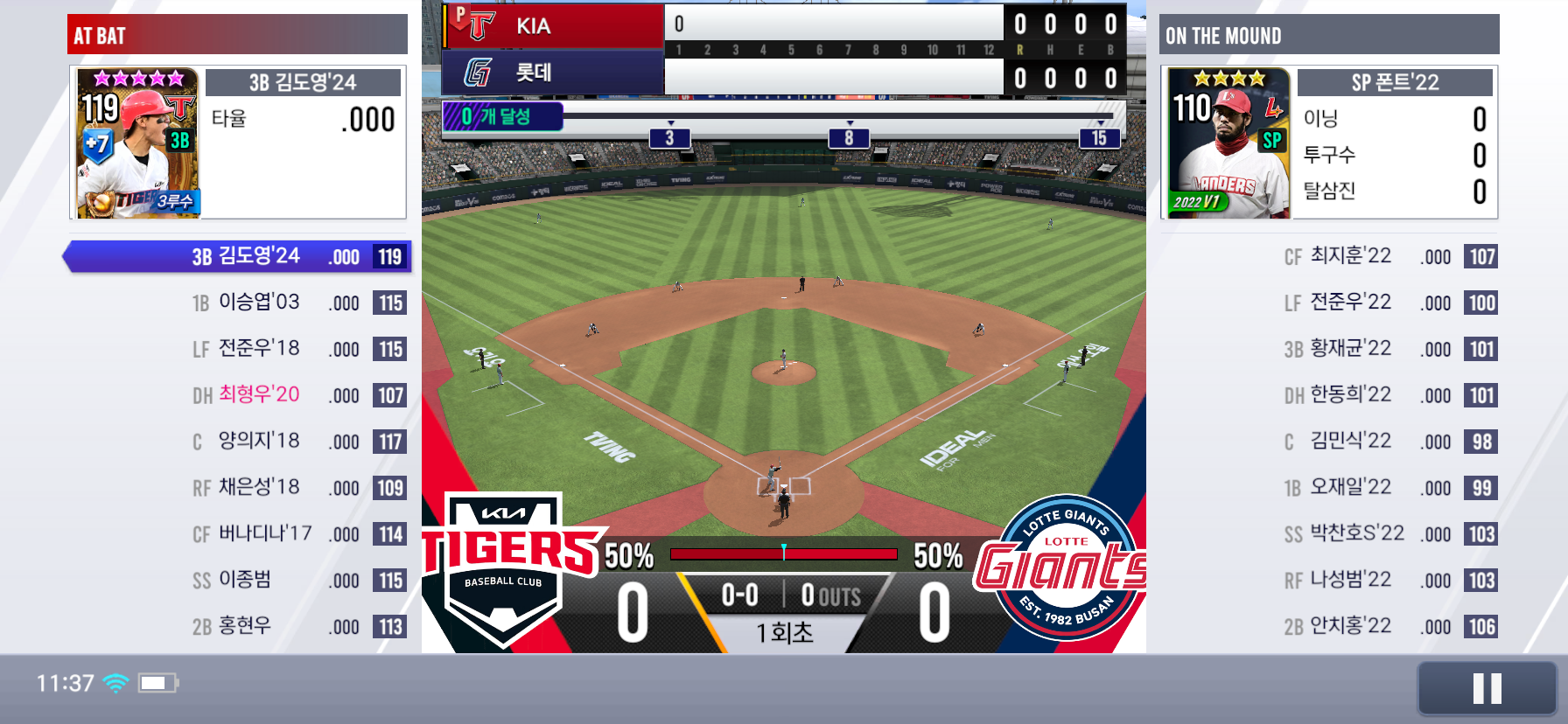
Task: Select DH 최형우'20 lineup row
Action: pos(297,395)
